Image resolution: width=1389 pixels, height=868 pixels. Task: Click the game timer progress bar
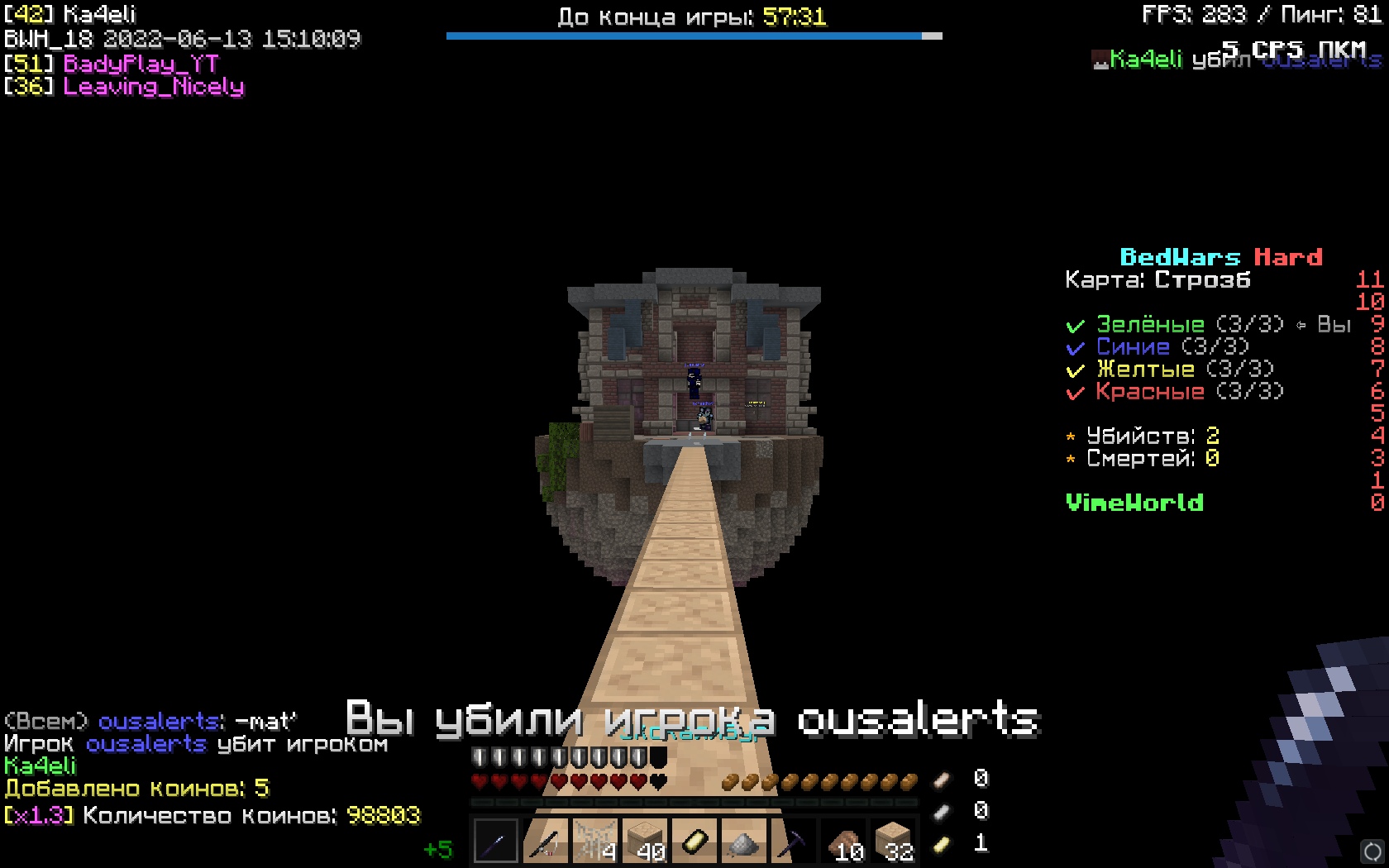click(693, 36)
